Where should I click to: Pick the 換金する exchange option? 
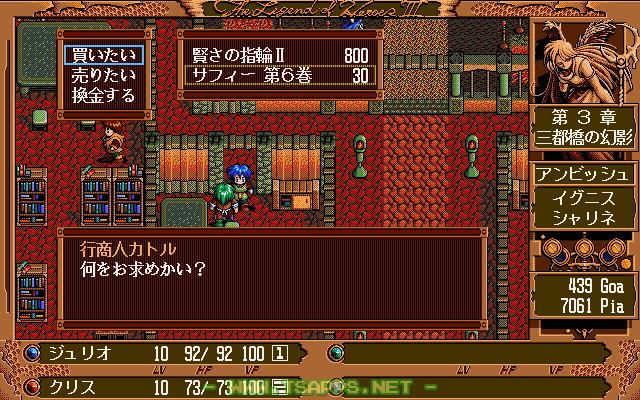click(x=101, y=95)
